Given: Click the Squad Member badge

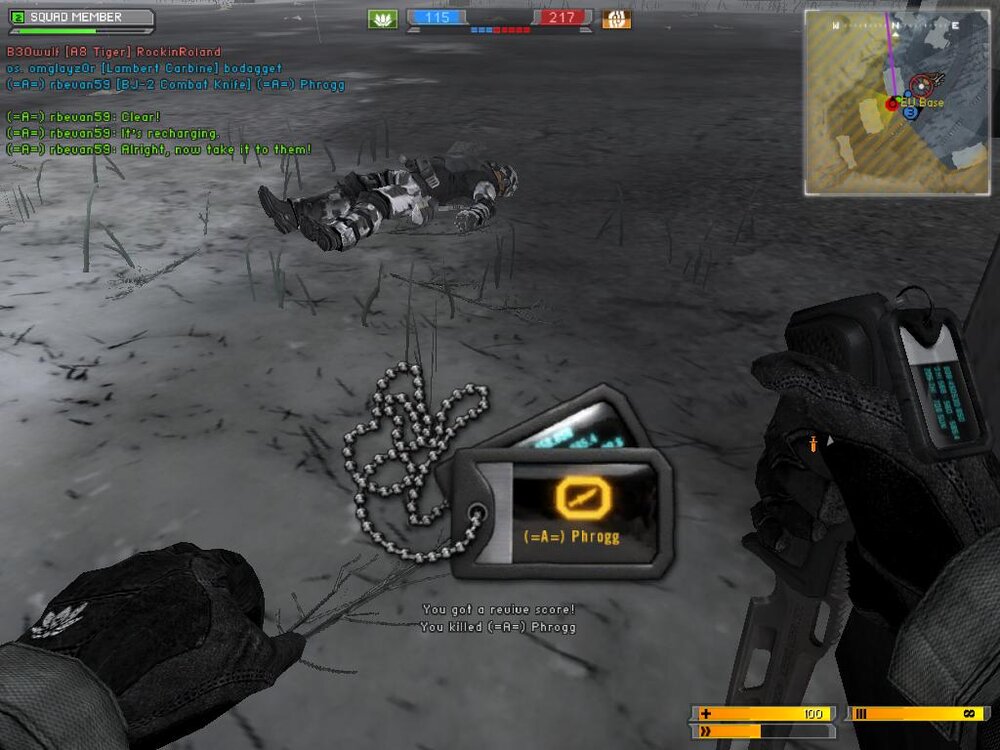Looking at the screenshot, I should click(80, 18).
